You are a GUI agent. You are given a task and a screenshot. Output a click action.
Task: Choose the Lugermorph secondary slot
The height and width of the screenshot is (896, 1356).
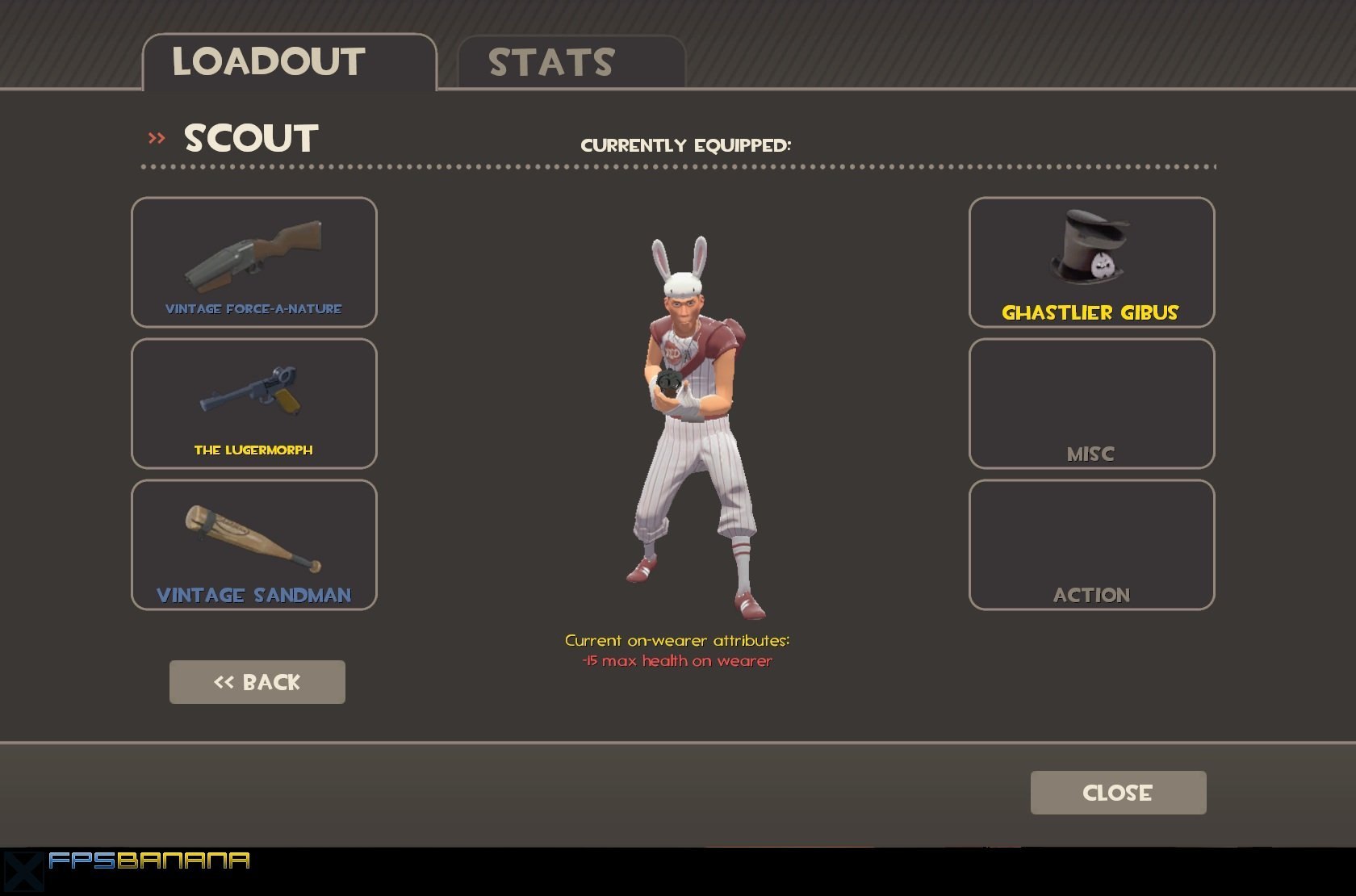click(253, 404)
